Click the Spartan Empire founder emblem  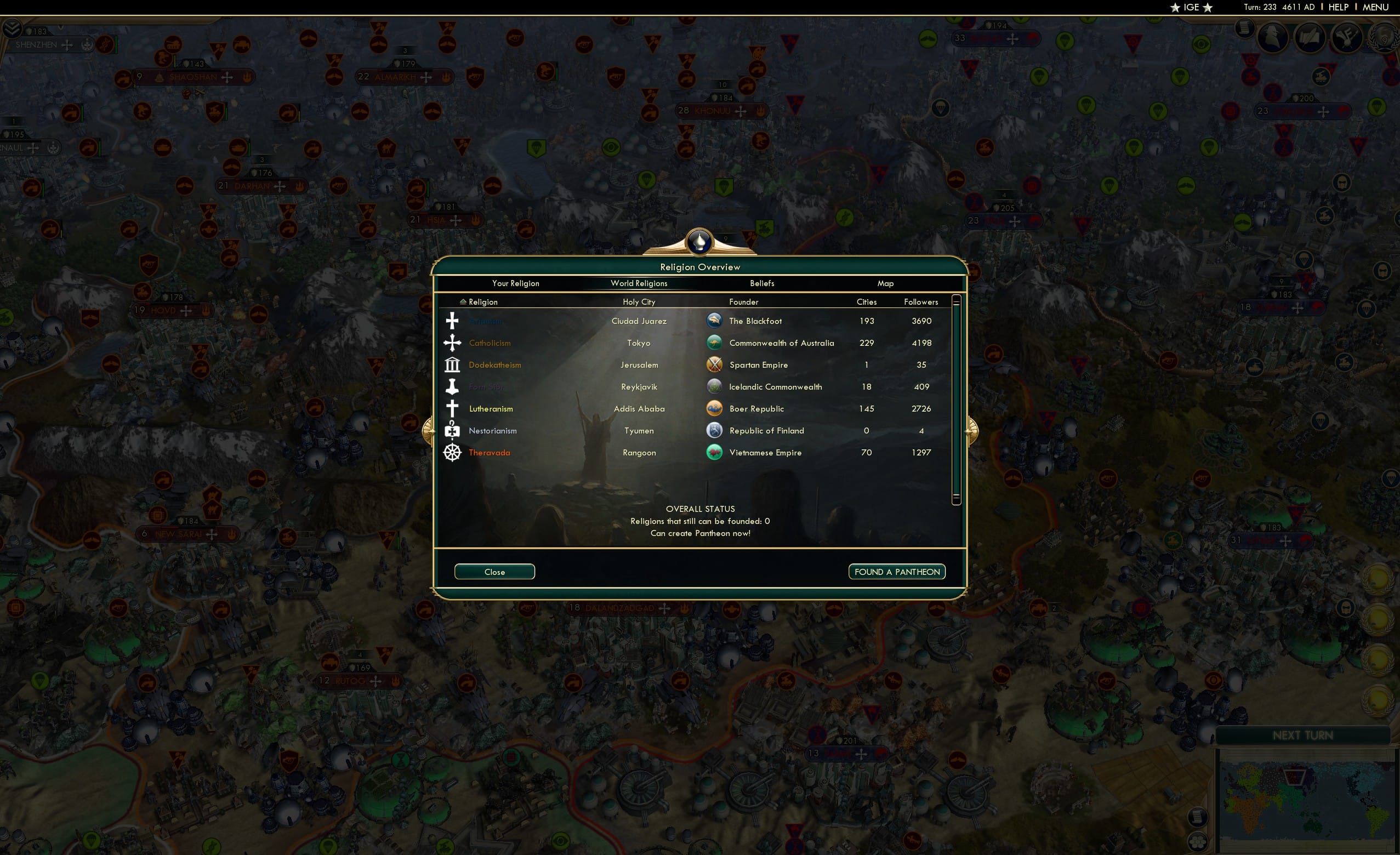tap(714, 364)
